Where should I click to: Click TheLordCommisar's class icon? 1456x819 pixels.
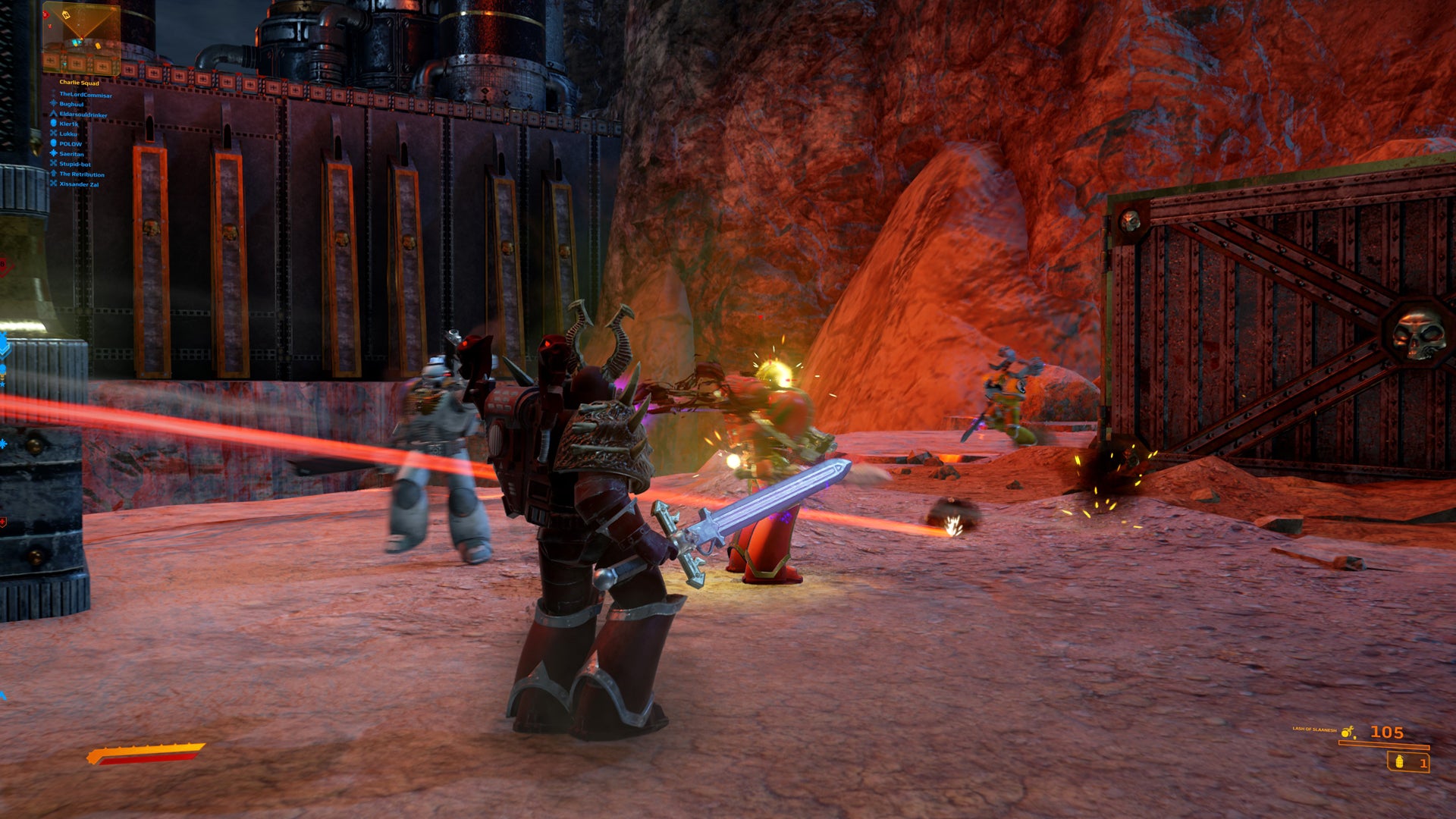pyautogui.click(x=53, y=94)
